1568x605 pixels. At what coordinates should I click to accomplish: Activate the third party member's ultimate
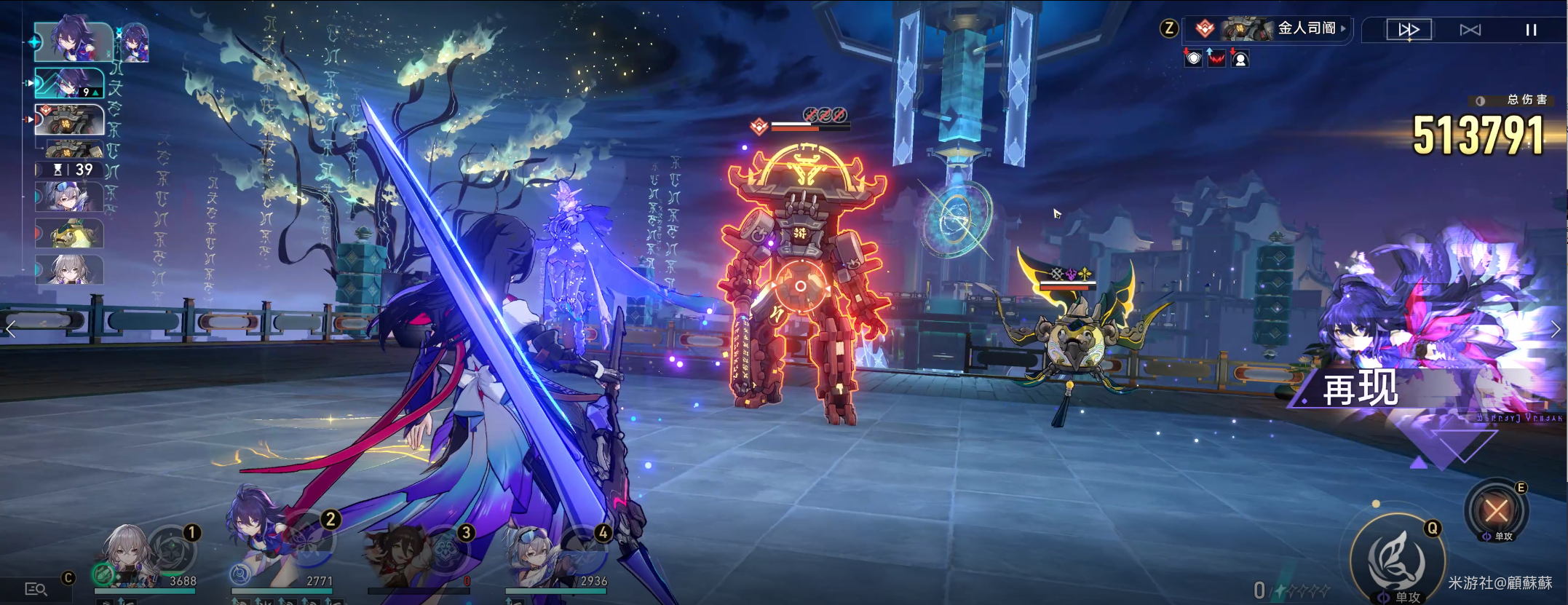[x=445, y=553]
